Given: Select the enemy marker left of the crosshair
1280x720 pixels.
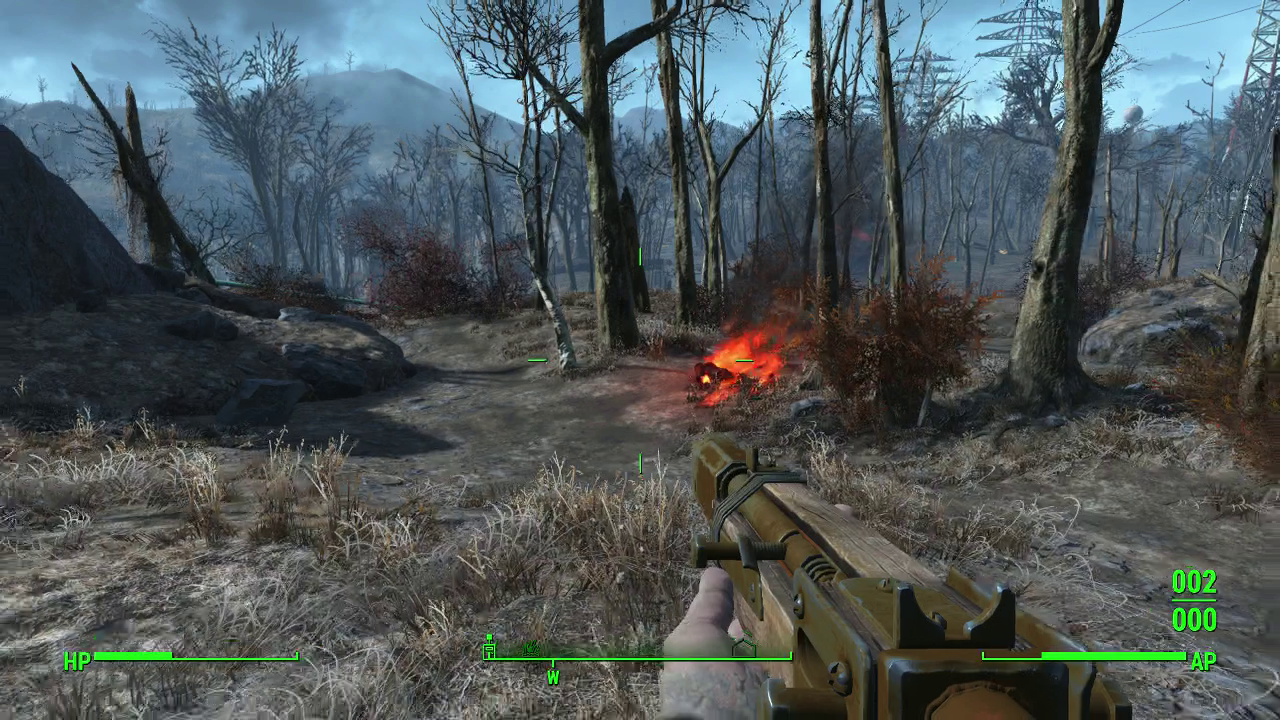Looking at the screenshot, I should click(x=536, y=358).
